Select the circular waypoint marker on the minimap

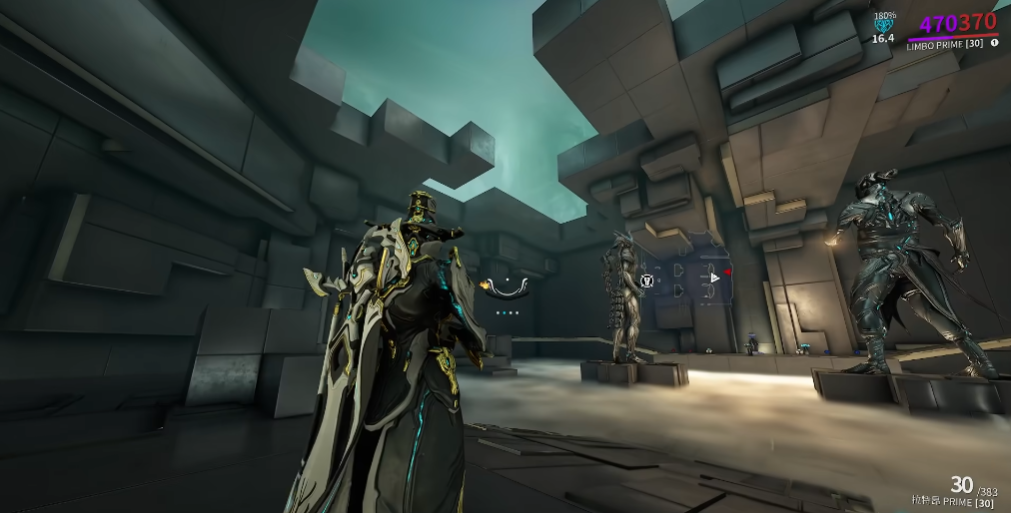tap(648, 281)
